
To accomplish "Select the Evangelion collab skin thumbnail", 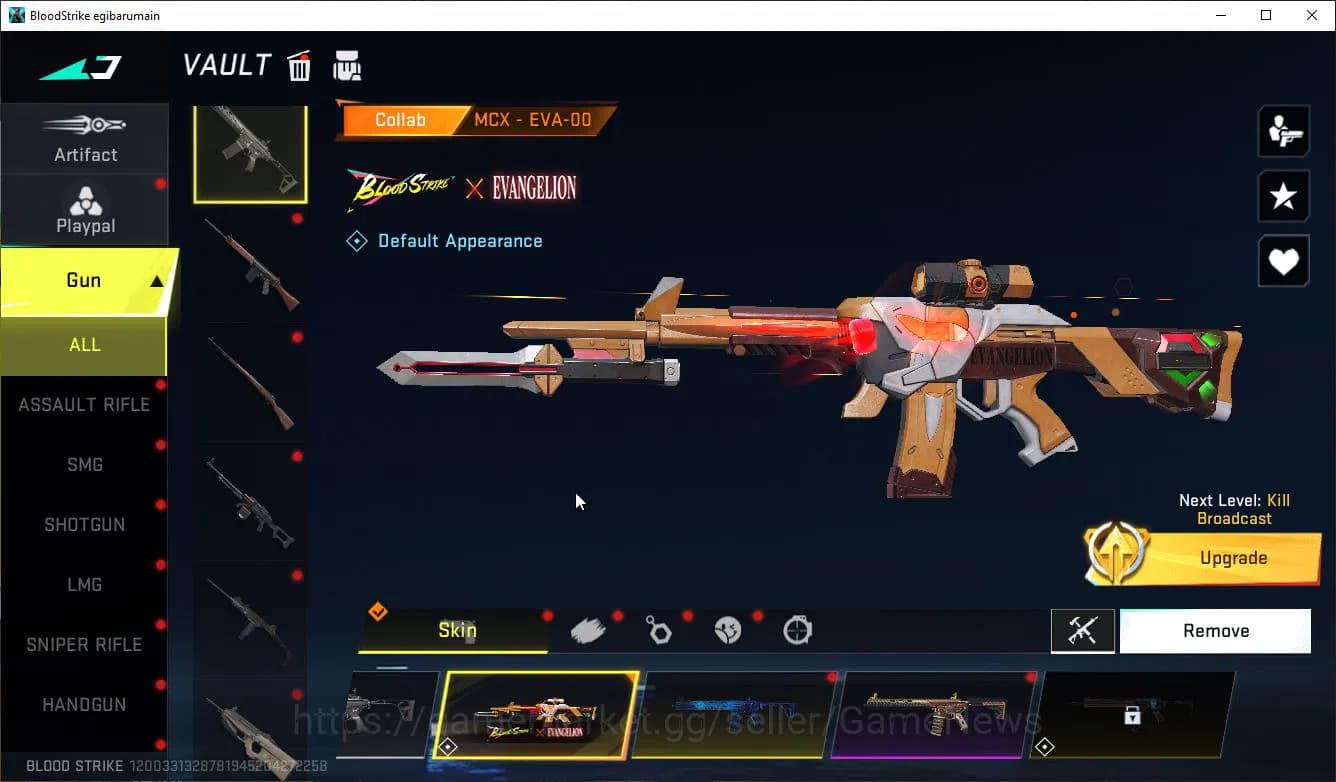I will [x=537, y=716].
